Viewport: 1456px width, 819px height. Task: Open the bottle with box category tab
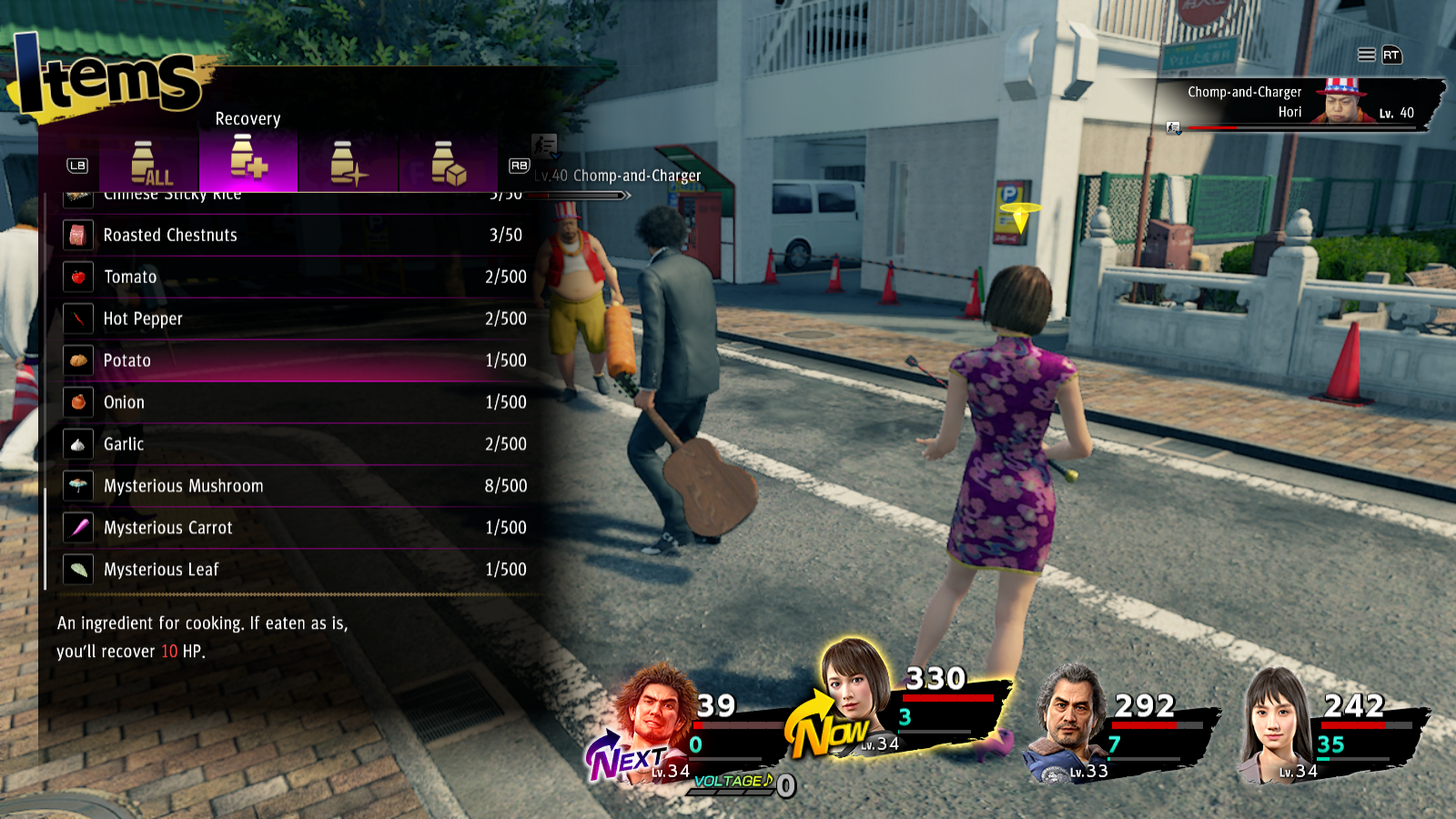click(x=448, y=164)
